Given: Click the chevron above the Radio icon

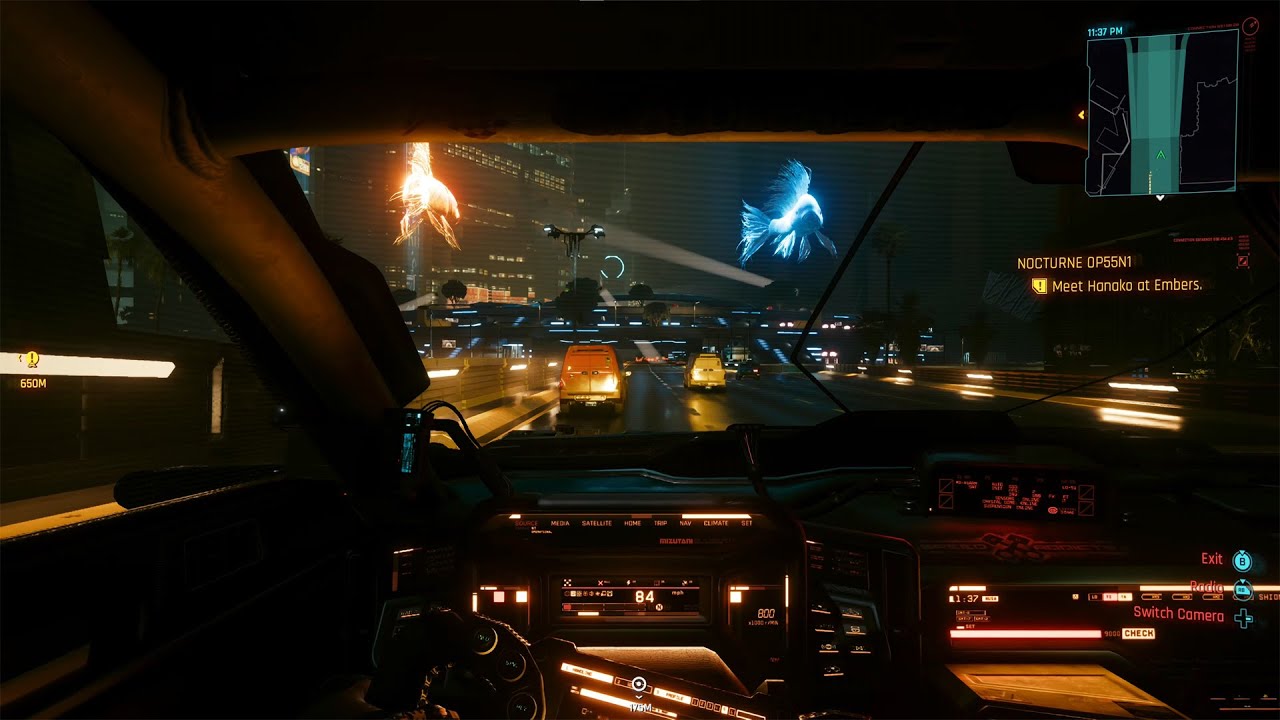Looking at the screenshot, I should tap(1242, 581).
